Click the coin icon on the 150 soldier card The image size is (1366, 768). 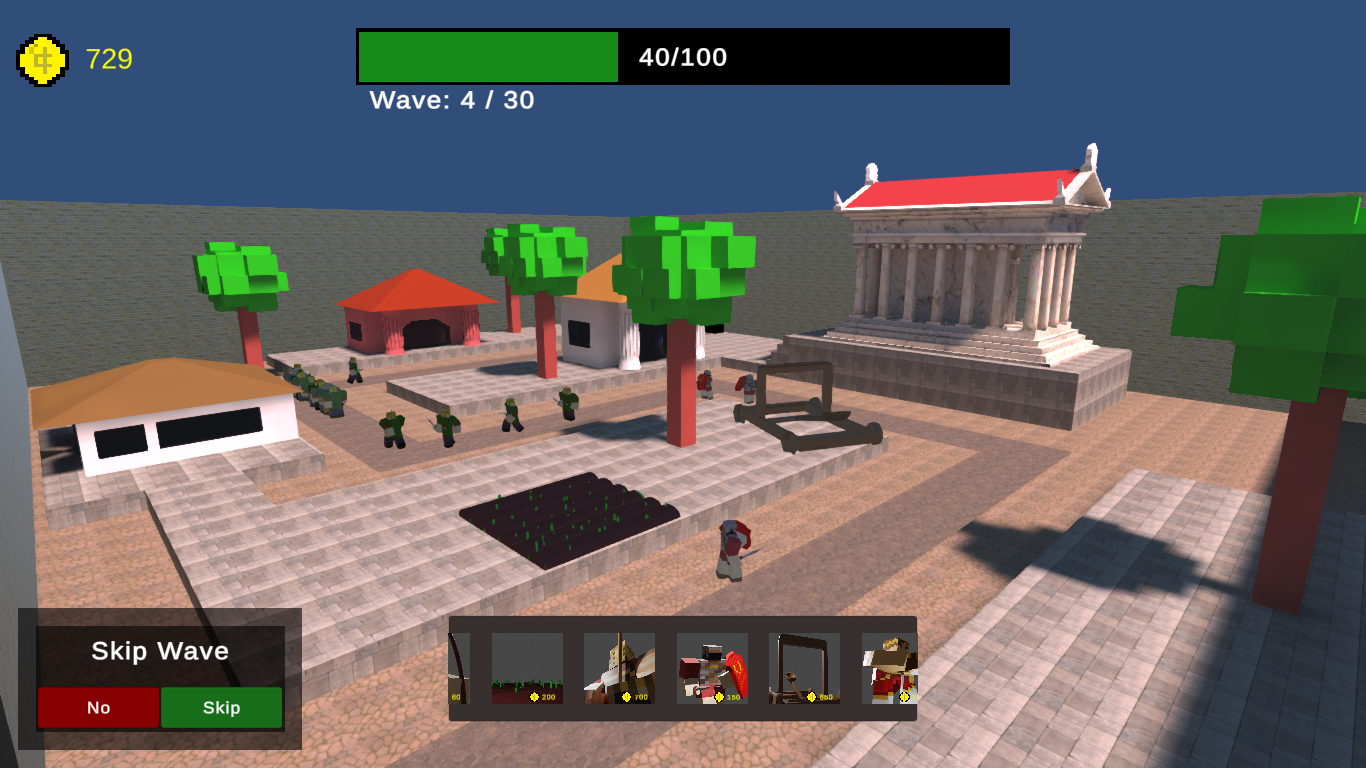(719, 697)
